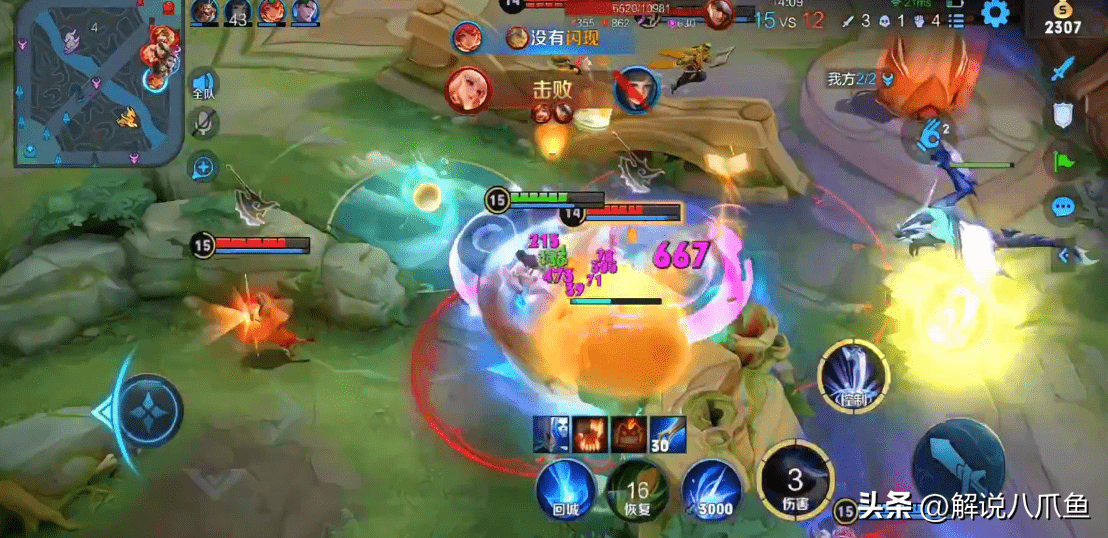Open the quick chat speech bubble

pos(1063,207)
